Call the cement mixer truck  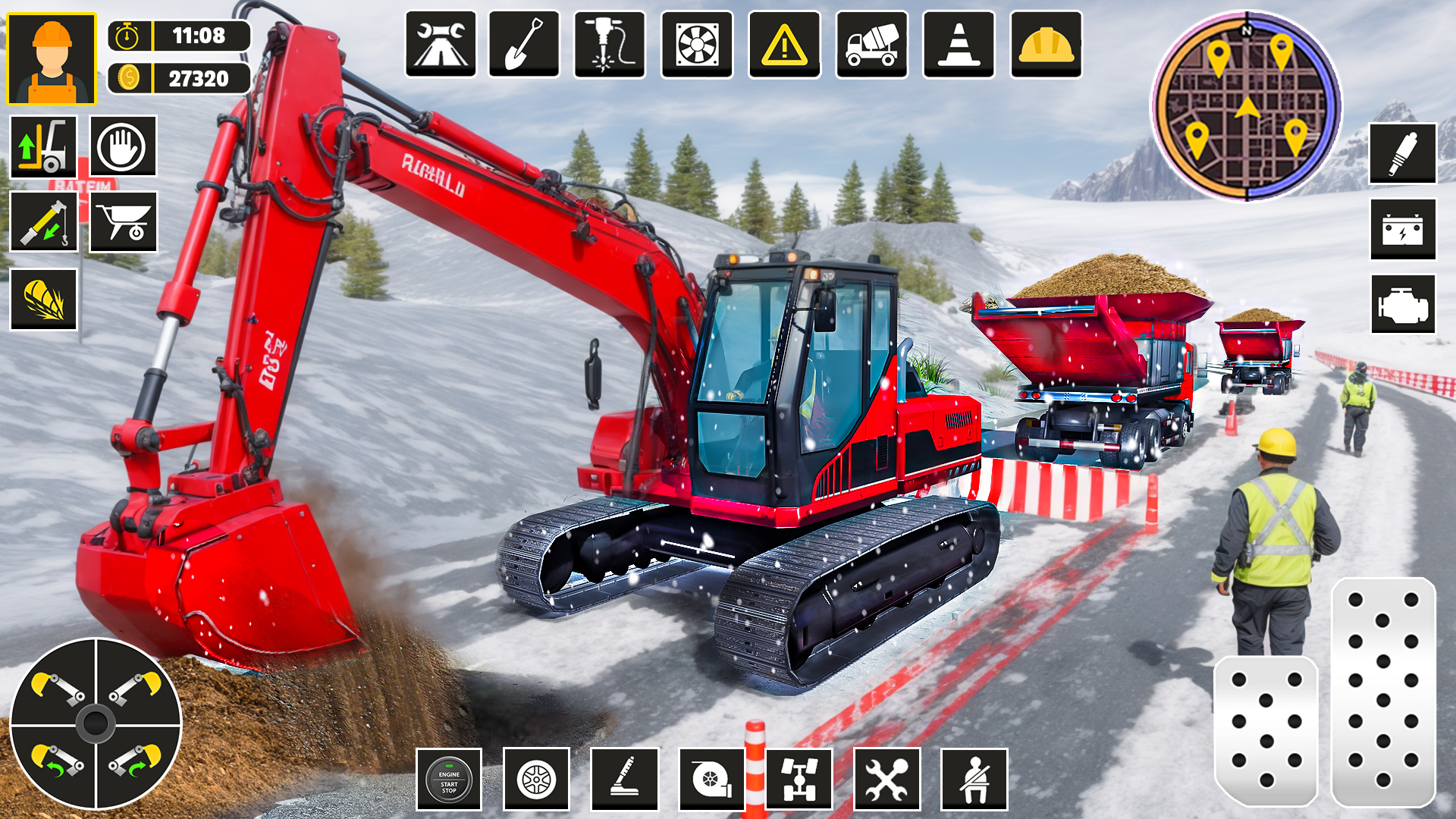click(872, 45)
